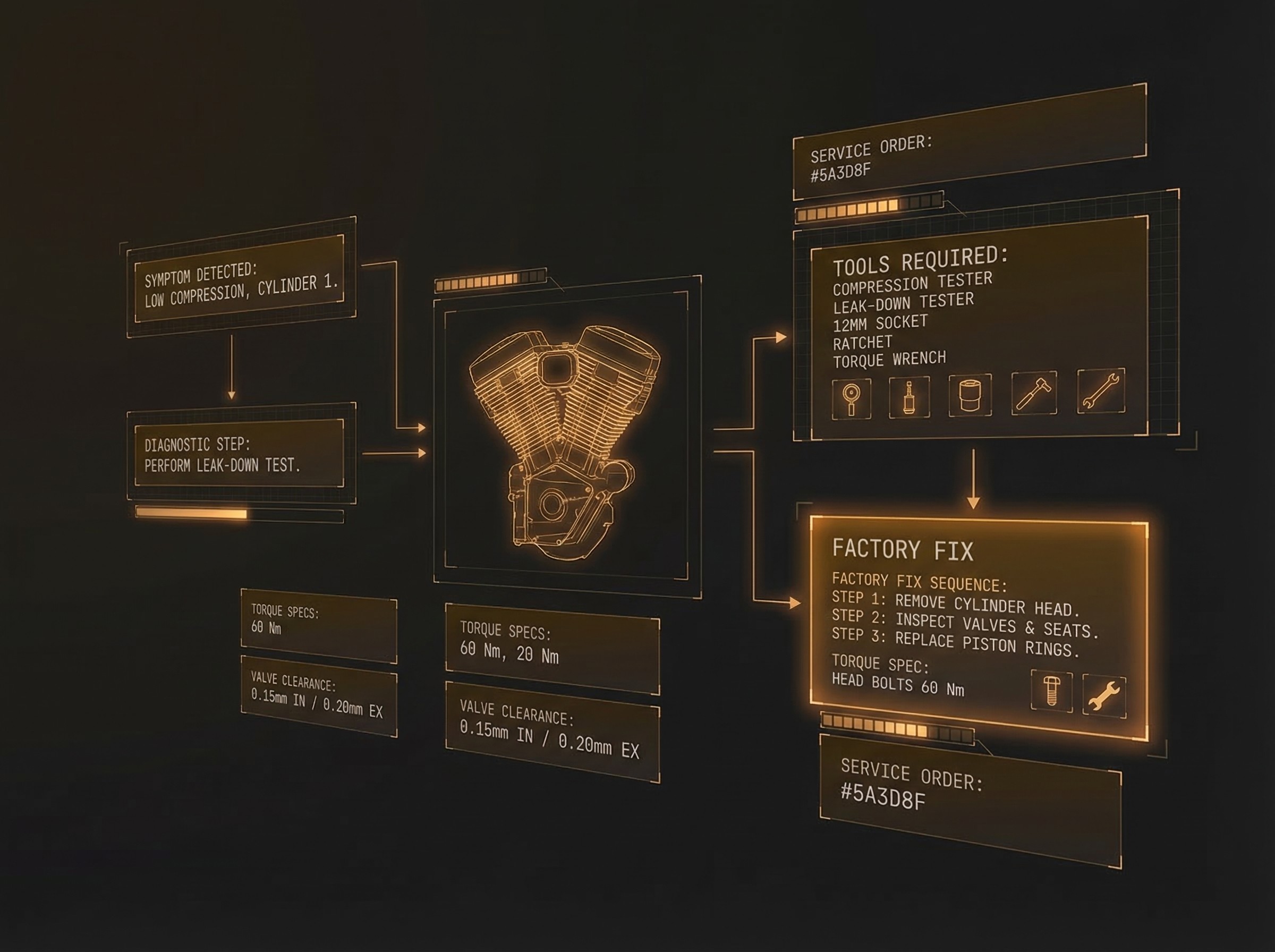This screenshot has height=952, width=1275.
Task: Open the Diagnostic Step leak-down test panel
Action: pyautogui.click(x=239, y=454)
